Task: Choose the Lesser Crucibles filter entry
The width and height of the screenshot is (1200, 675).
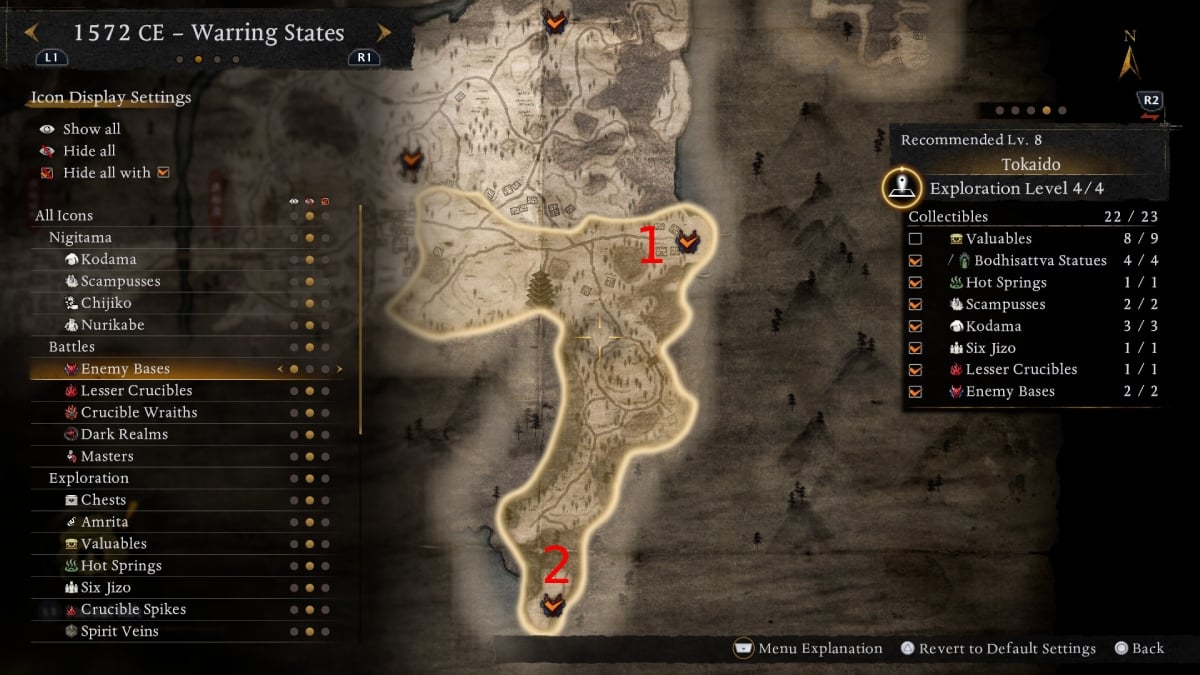Action: point(136,391)
